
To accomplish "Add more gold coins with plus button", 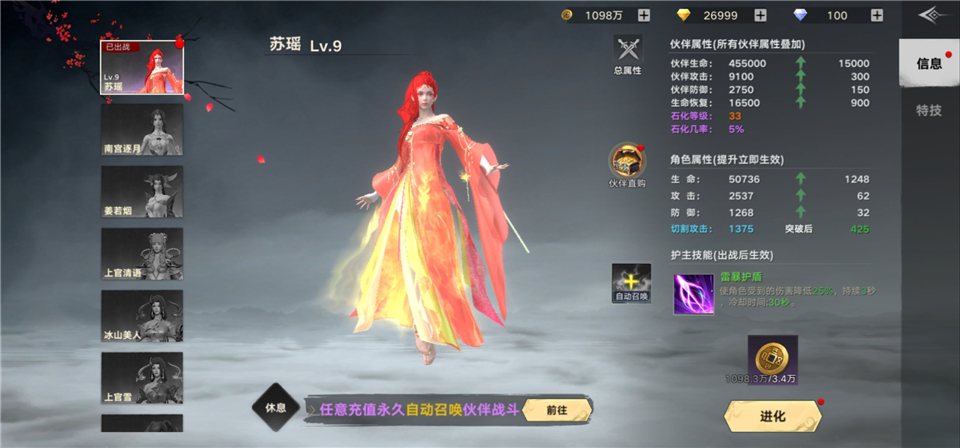I will pos(643,15).
